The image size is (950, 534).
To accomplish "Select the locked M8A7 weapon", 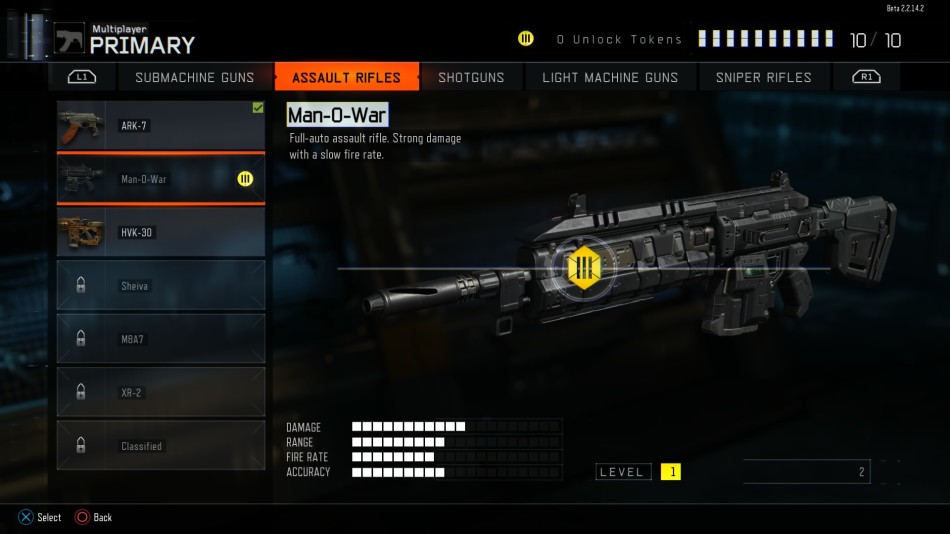I will [x=161, y=339].
